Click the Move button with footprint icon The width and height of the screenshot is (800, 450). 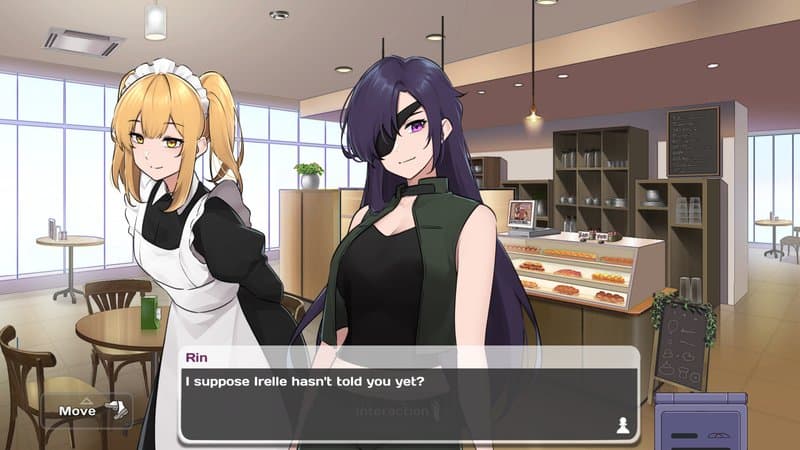pos(88,410)
